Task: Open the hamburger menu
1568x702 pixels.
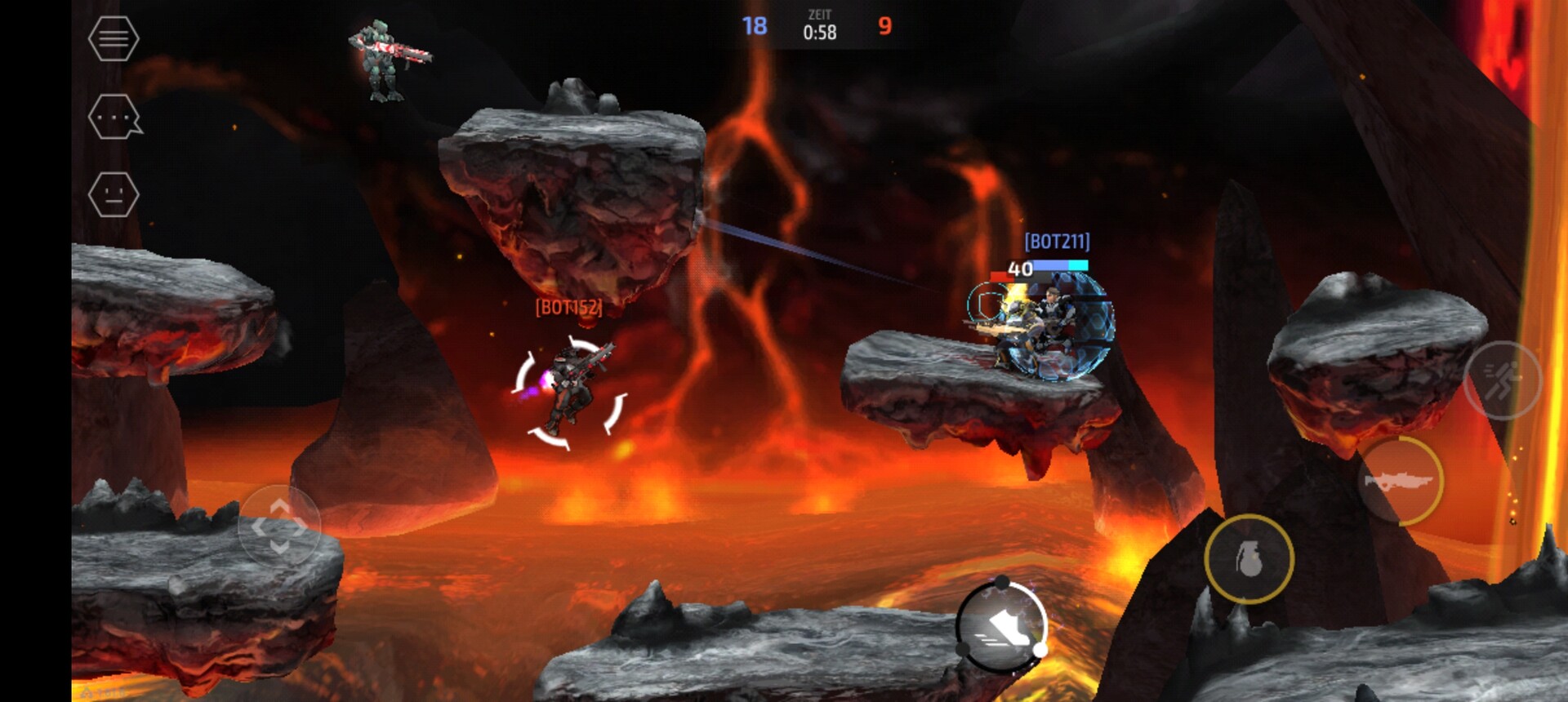Action: click(113, 38)
